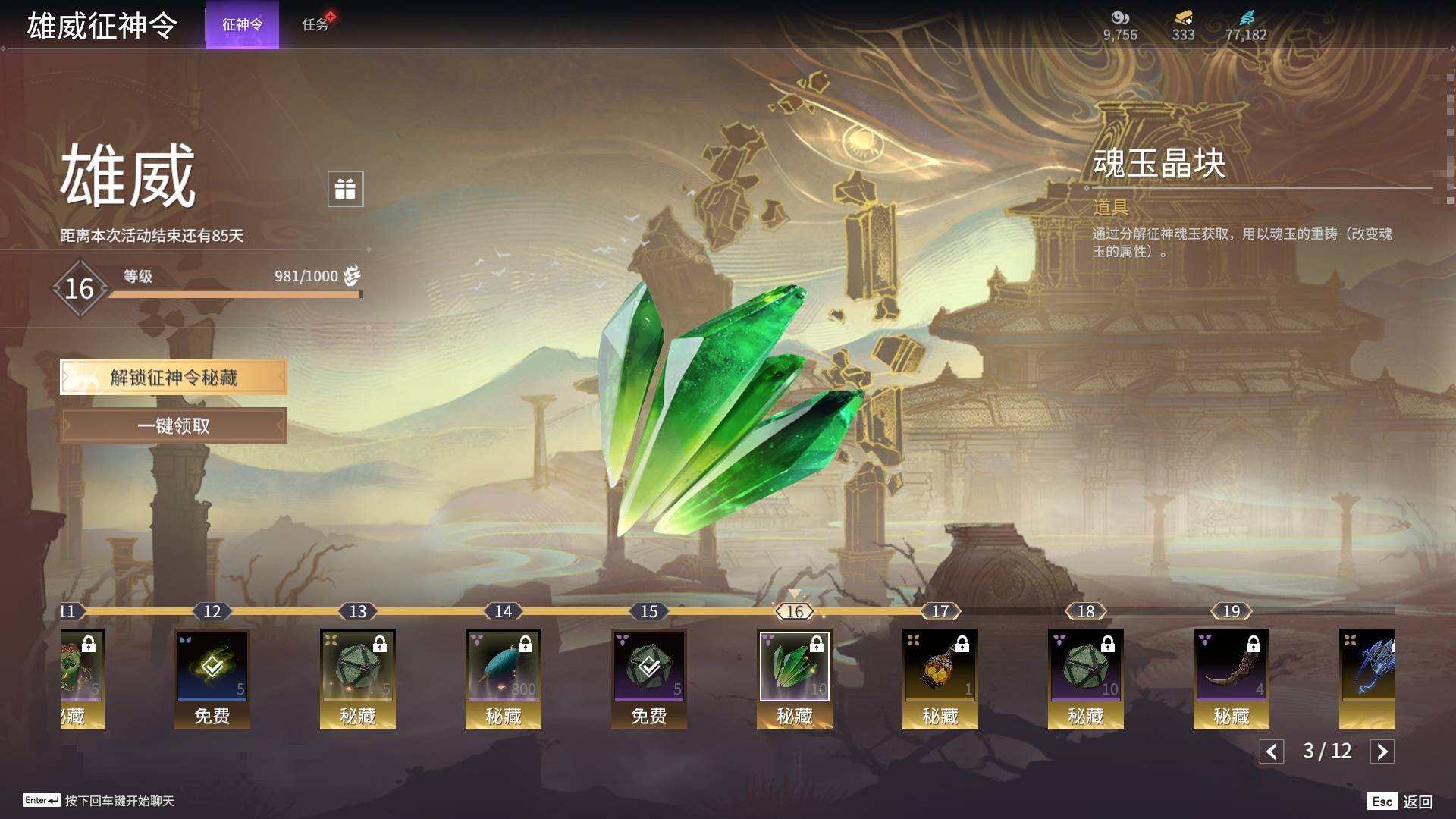Select the level 19 claw item reward
The image size is (1456, 819).
[x=1232, y=667]
